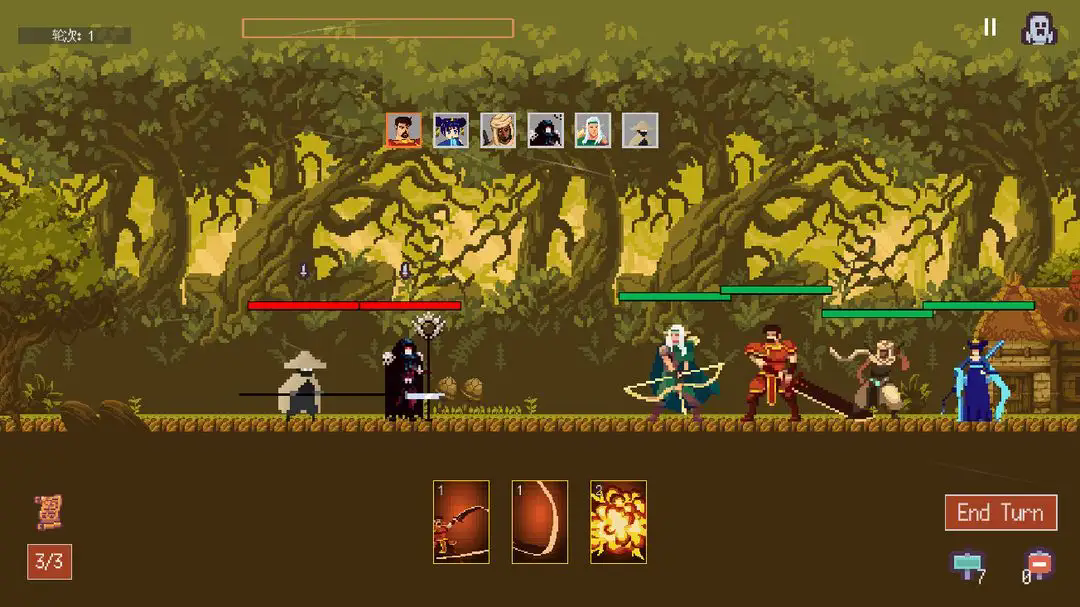
Task: Select the straw hat figure portrait
Action: point(640,130)
